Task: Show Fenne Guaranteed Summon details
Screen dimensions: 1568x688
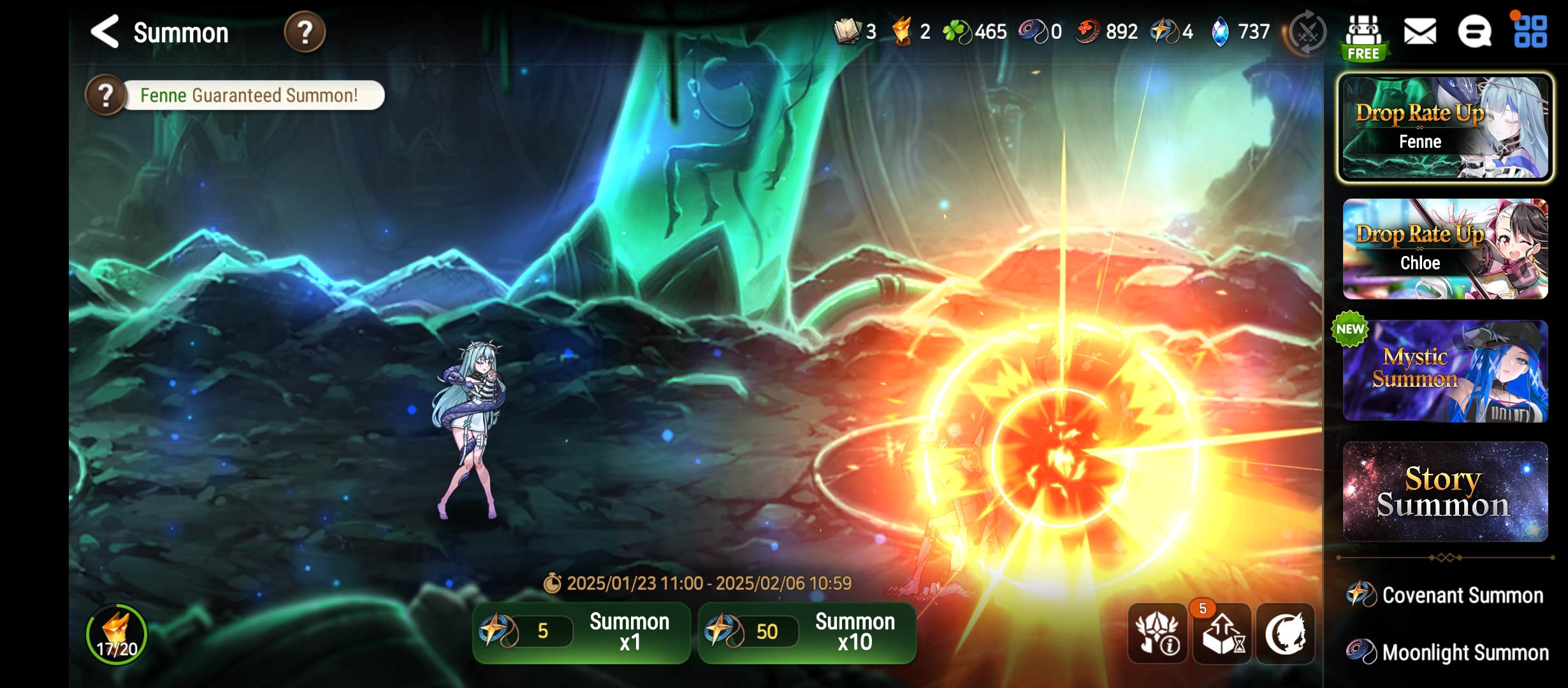Action: tap(106, 96)
